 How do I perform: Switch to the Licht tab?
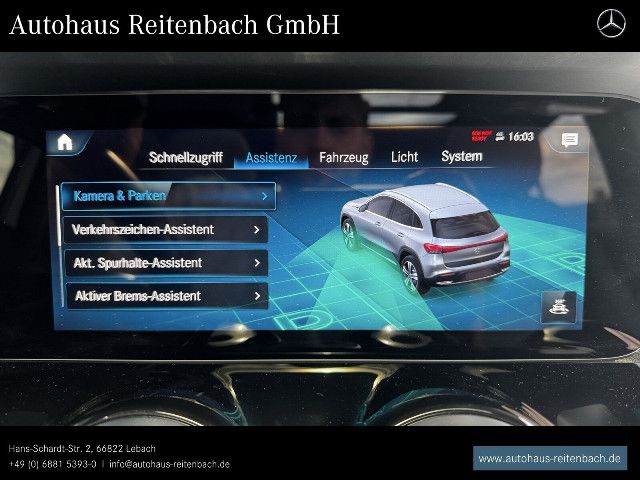[x=404, y=157]
